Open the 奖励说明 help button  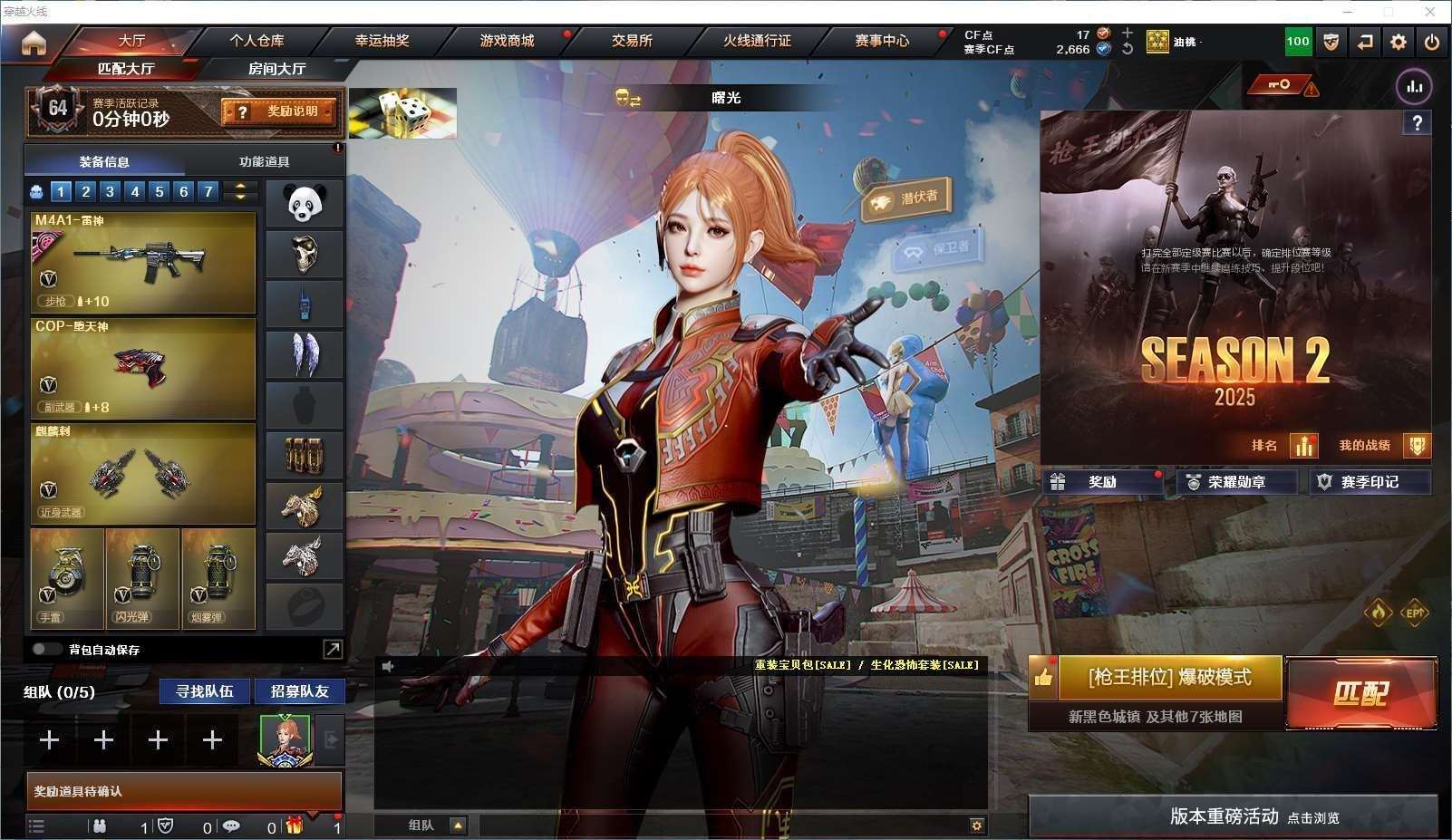(x=279, y=111)
